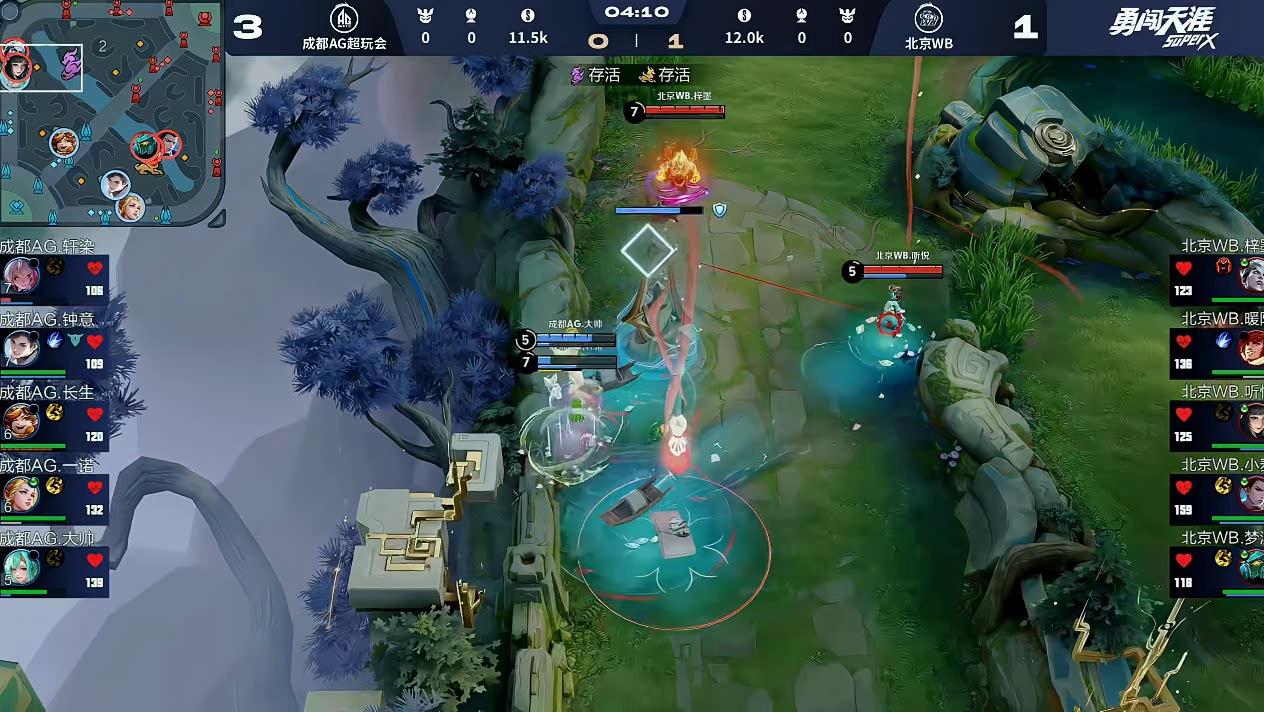Select the teal armored hero icon on minimap
This screenshot has width=1264, height=712.
[146, 147]
